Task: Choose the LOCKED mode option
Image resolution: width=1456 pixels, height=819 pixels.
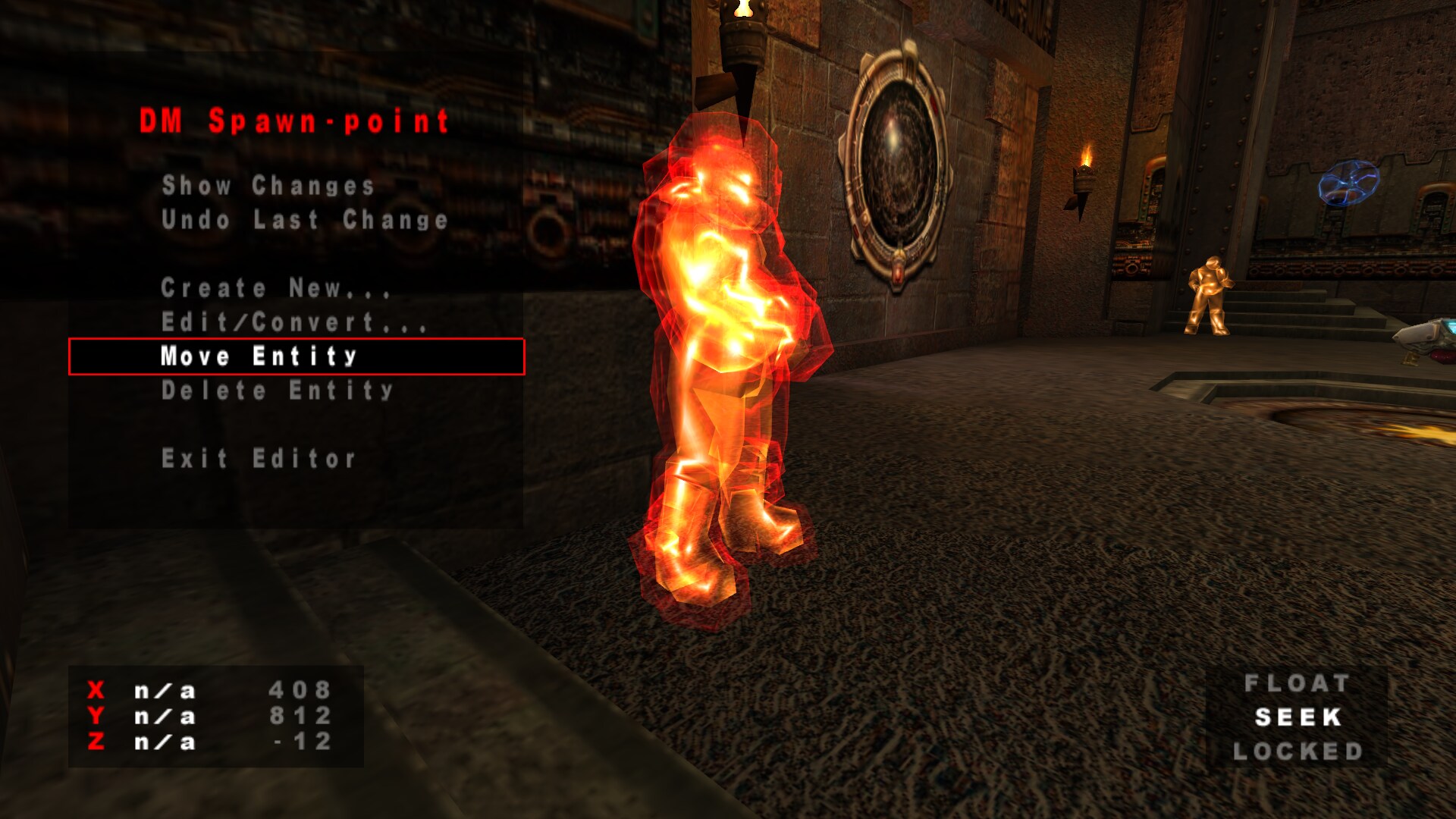Action: [x=1298, y=752]
